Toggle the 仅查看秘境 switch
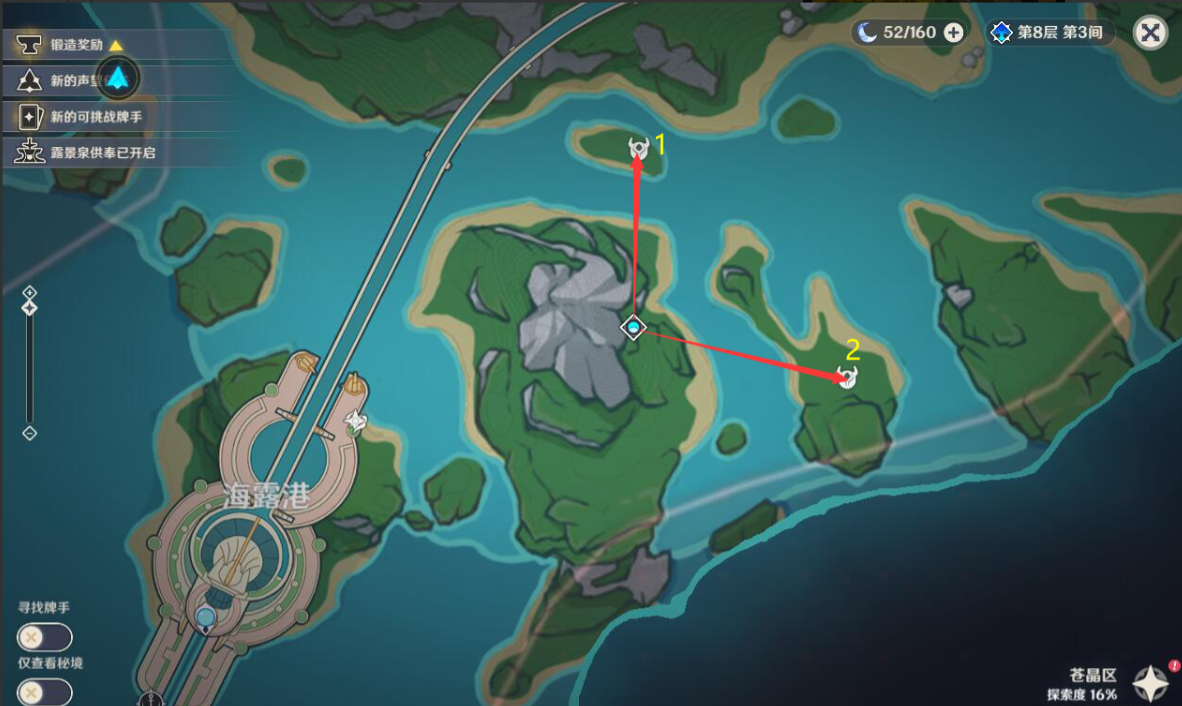 pyautogui.click(x=44, y=692)
